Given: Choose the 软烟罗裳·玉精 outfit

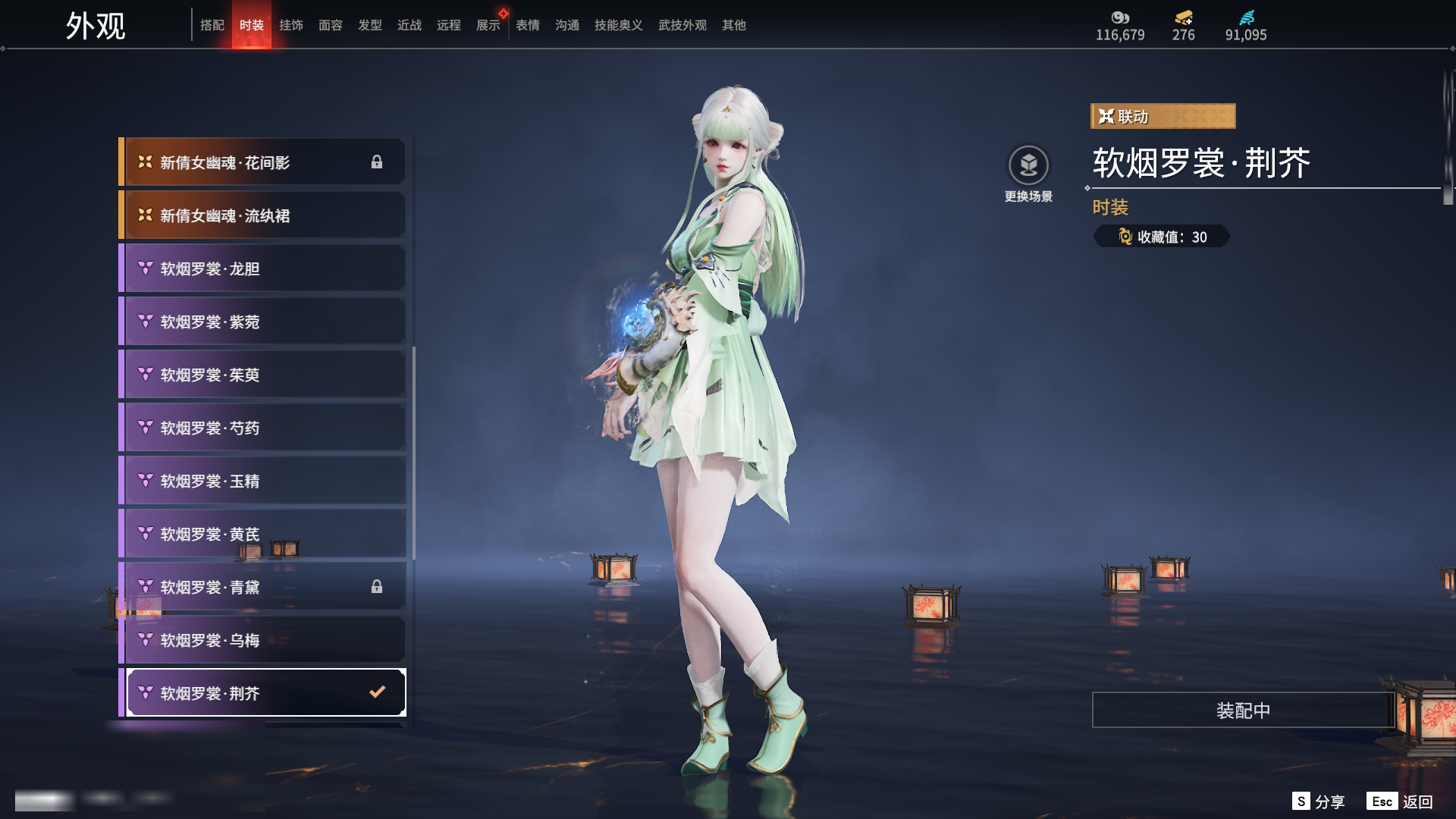Looking at the screenshot, I should [x=262, y=481].
